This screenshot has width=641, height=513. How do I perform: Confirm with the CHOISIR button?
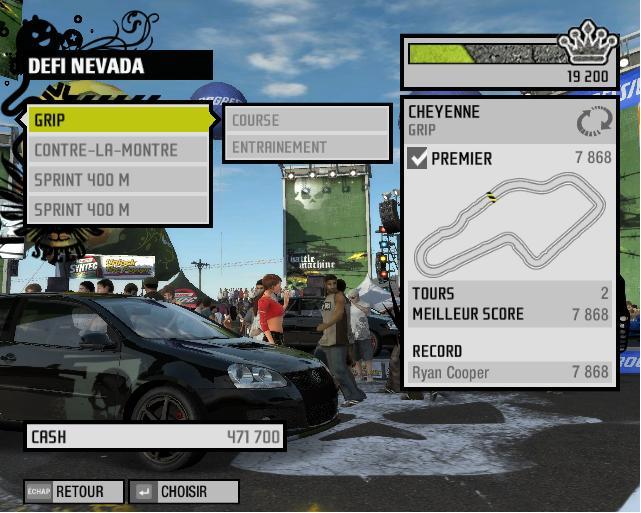(x=184, y=492)
